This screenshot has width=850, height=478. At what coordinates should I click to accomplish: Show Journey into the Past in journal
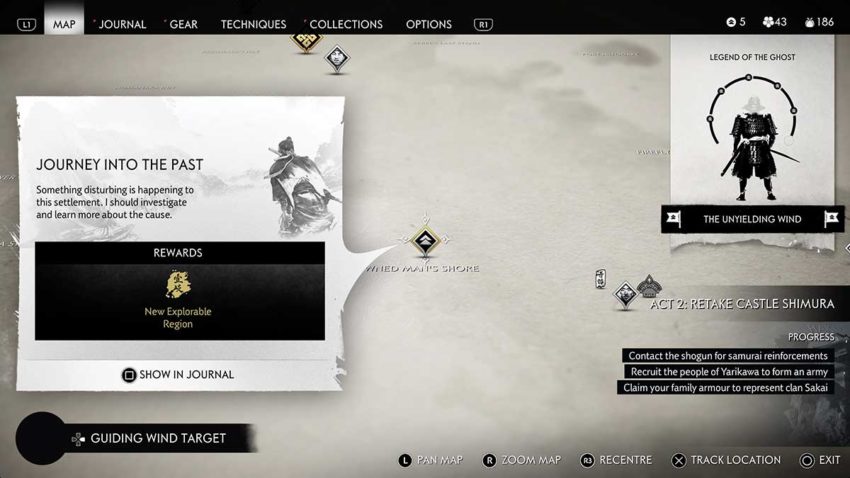click(178, 375)
